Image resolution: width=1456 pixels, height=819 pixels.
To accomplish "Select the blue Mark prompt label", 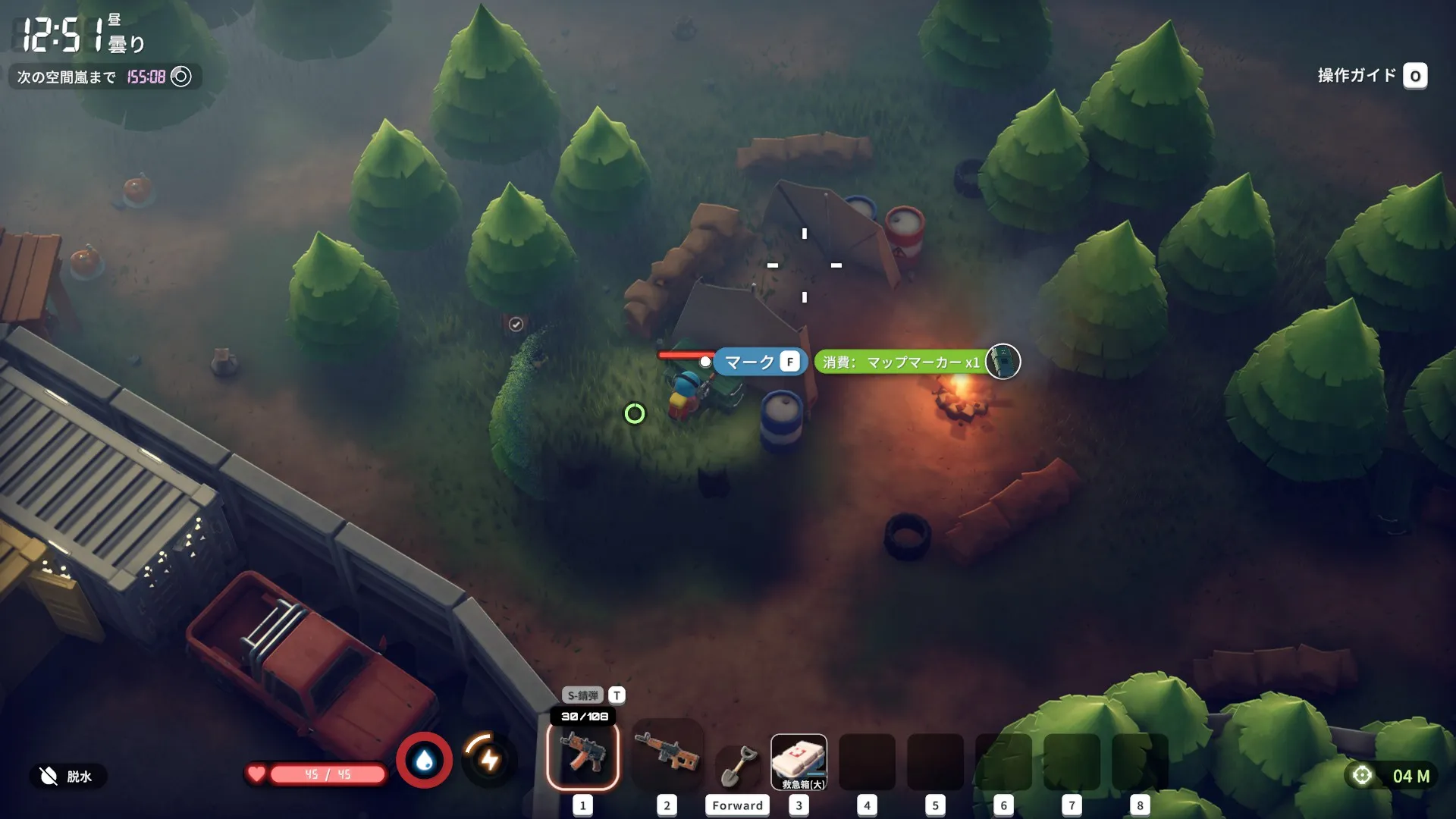I will click(759, 362).
